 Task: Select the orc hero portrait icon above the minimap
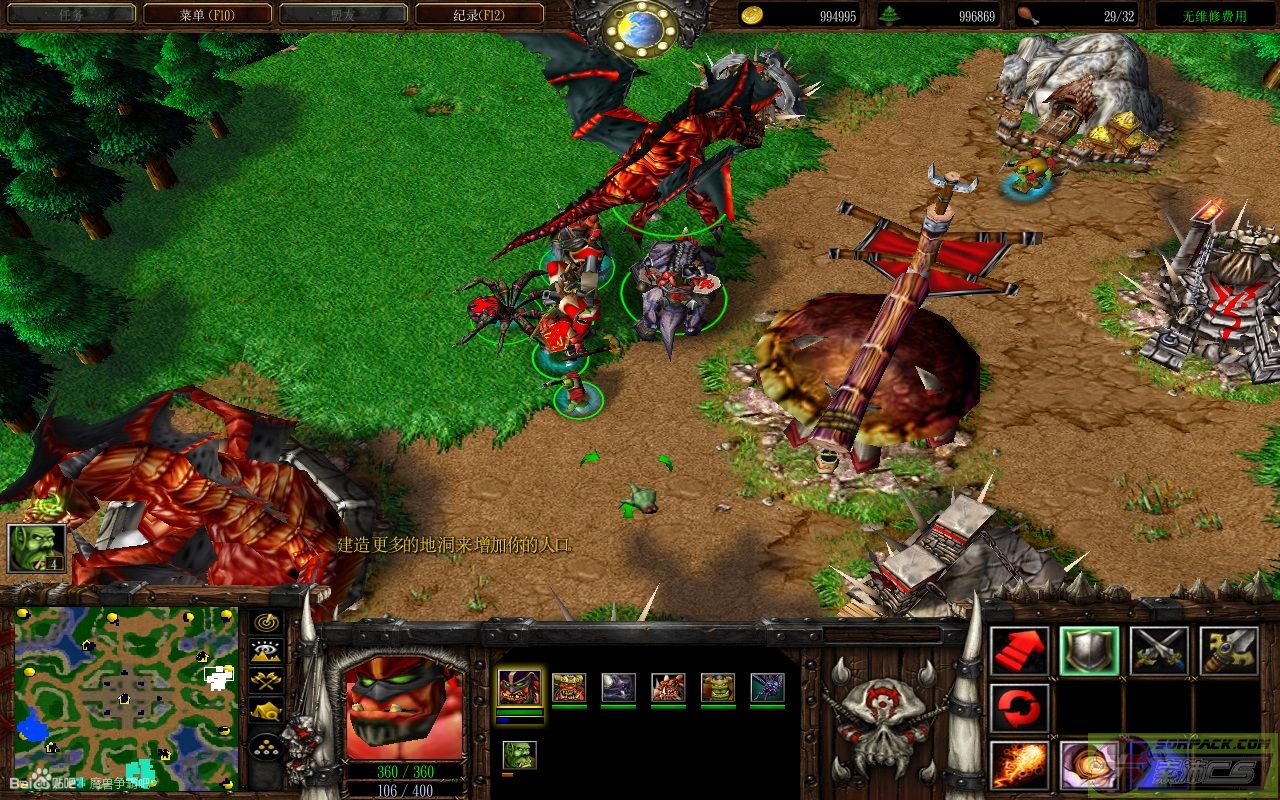point(37,548)
